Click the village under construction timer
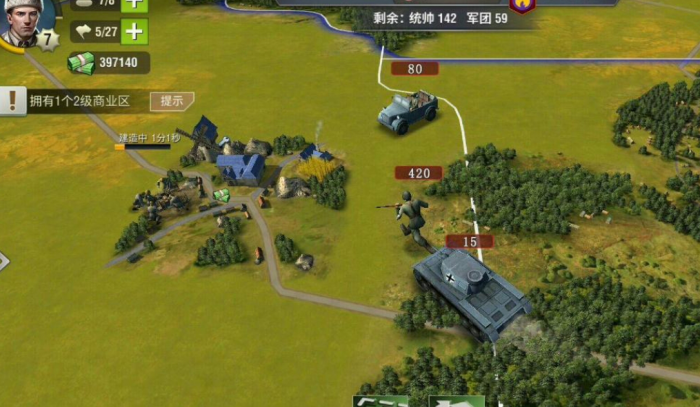The height and width of the screenshot is (407, 700). pos(150,138)
